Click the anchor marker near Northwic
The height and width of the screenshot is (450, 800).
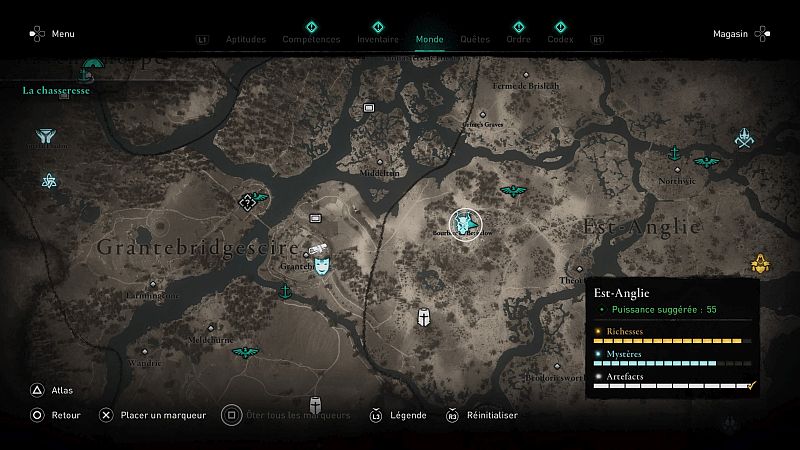674,153
